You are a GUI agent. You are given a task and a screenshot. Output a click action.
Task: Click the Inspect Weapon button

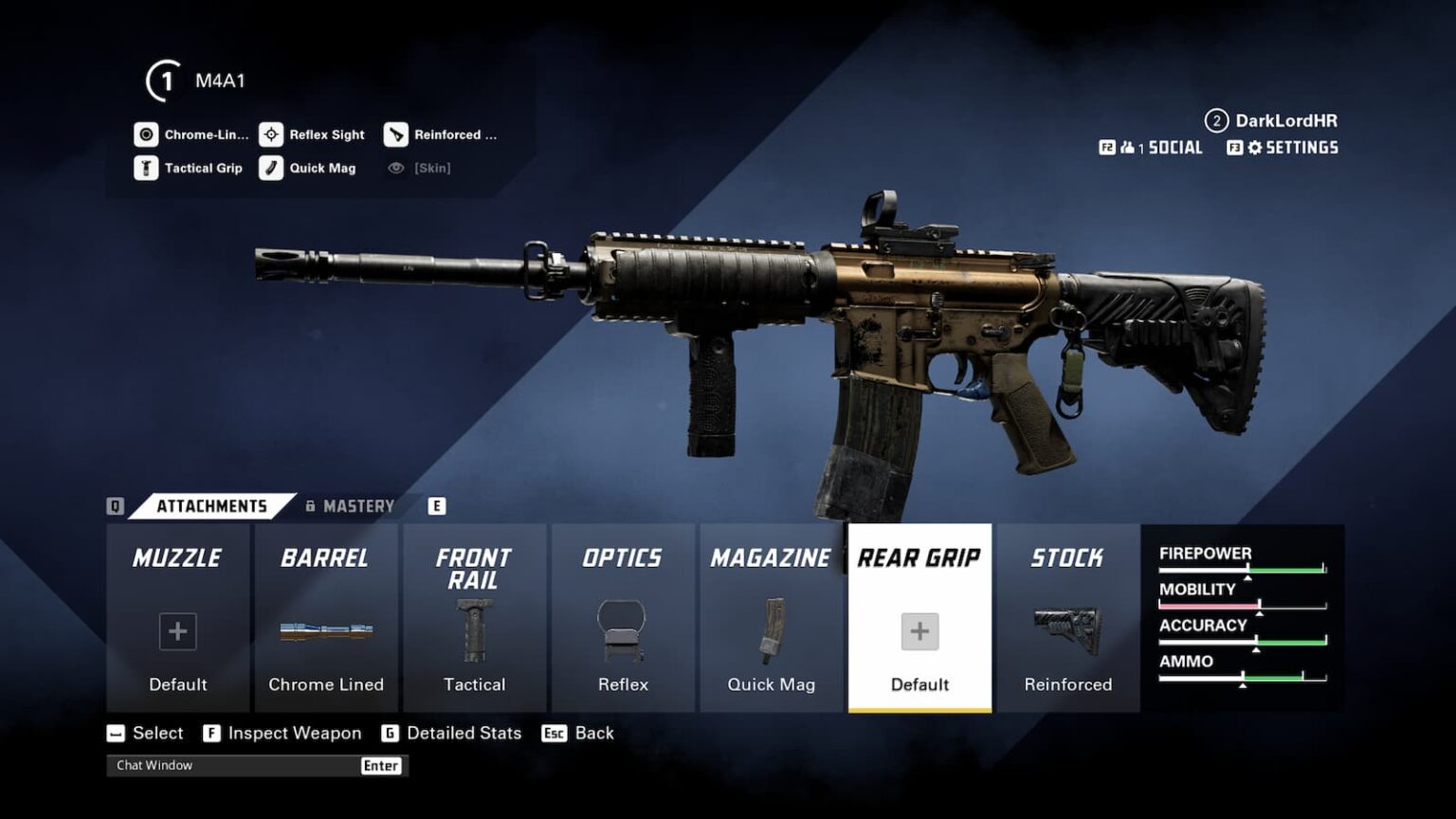(282, 733)
